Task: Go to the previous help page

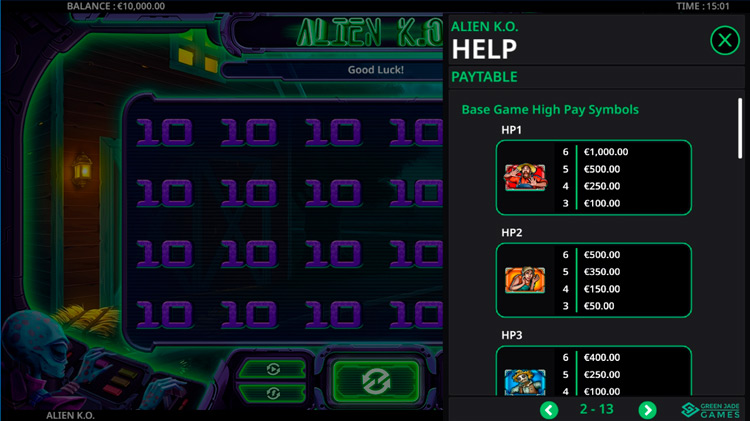Action: coord(549,410)
